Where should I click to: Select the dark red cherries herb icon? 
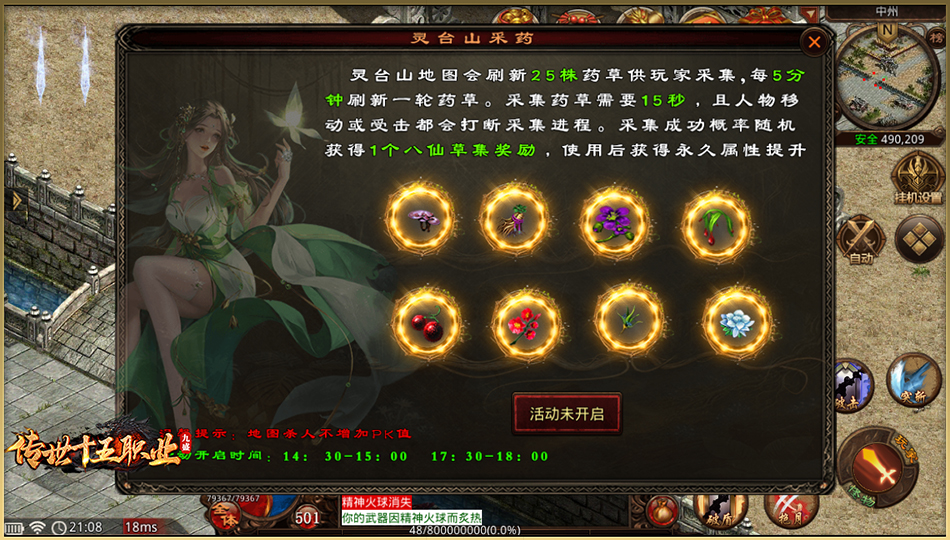(427, 323)
